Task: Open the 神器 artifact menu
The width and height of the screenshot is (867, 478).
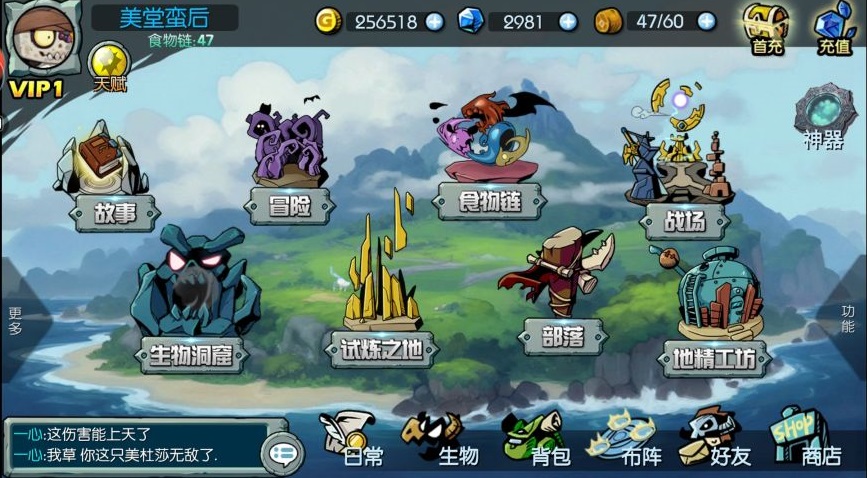Action: [825, 119]
